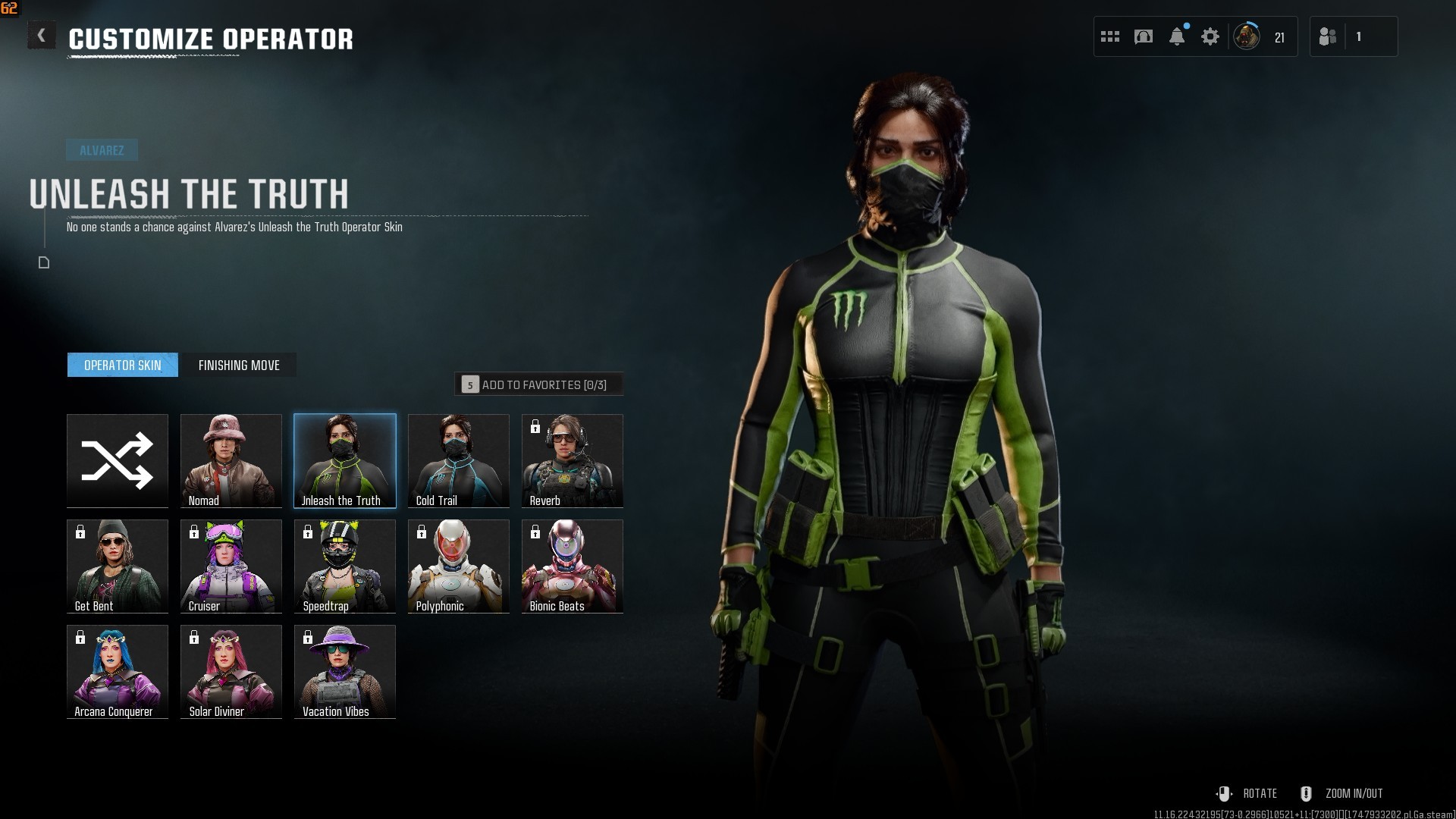Pick the Unleash the Truth skin
1456x819 pixels.
[345, 460]
